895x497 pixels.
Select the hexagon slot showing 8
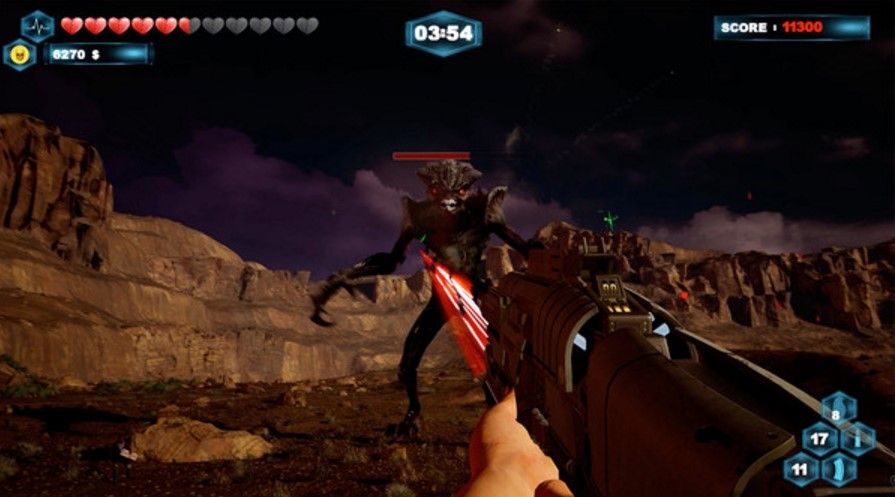[838, 409]
